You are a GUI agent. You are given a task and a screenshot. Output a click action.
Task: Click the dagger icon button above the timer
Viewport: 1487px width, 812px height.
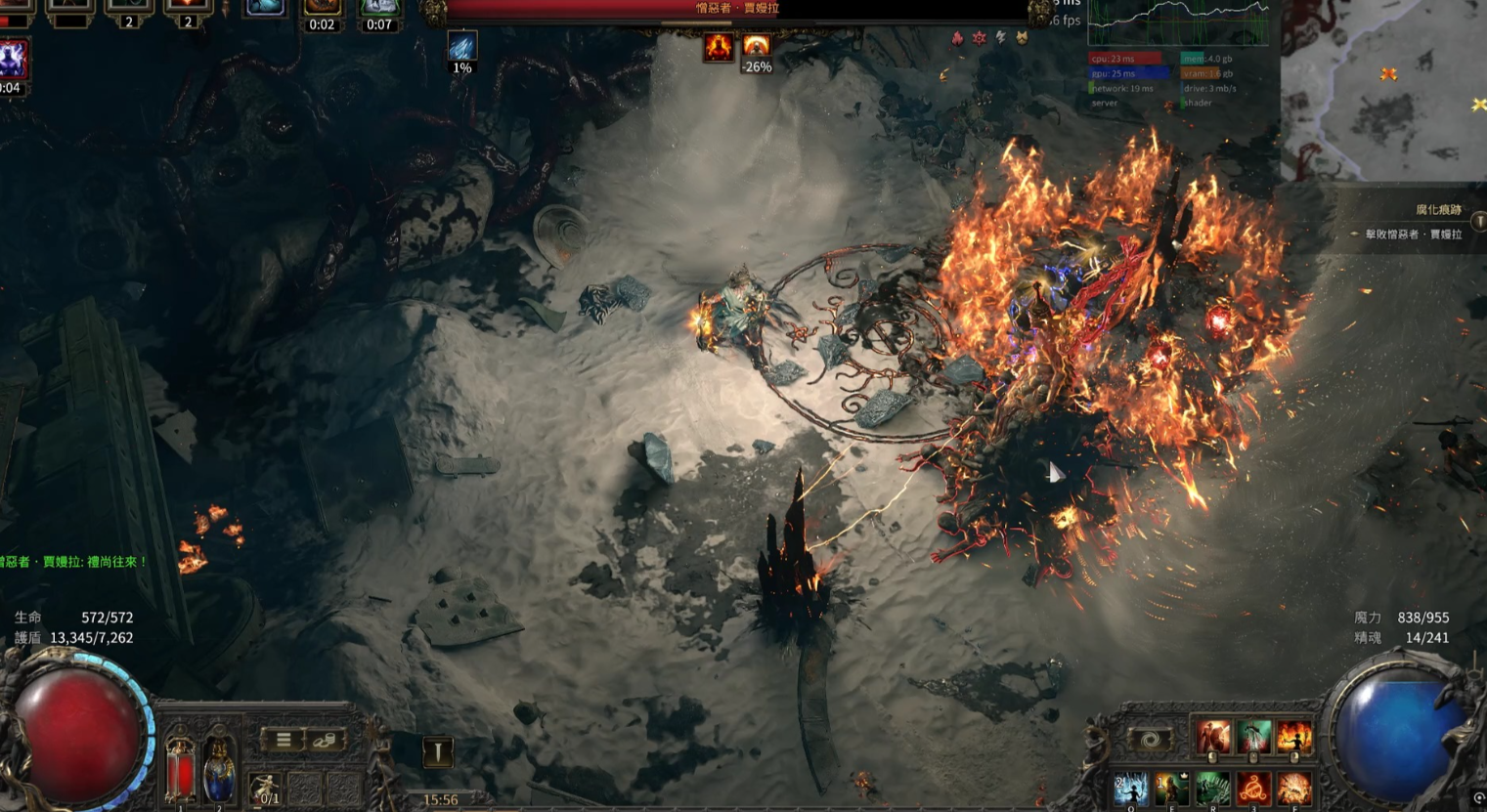click(x=437, y=751)
